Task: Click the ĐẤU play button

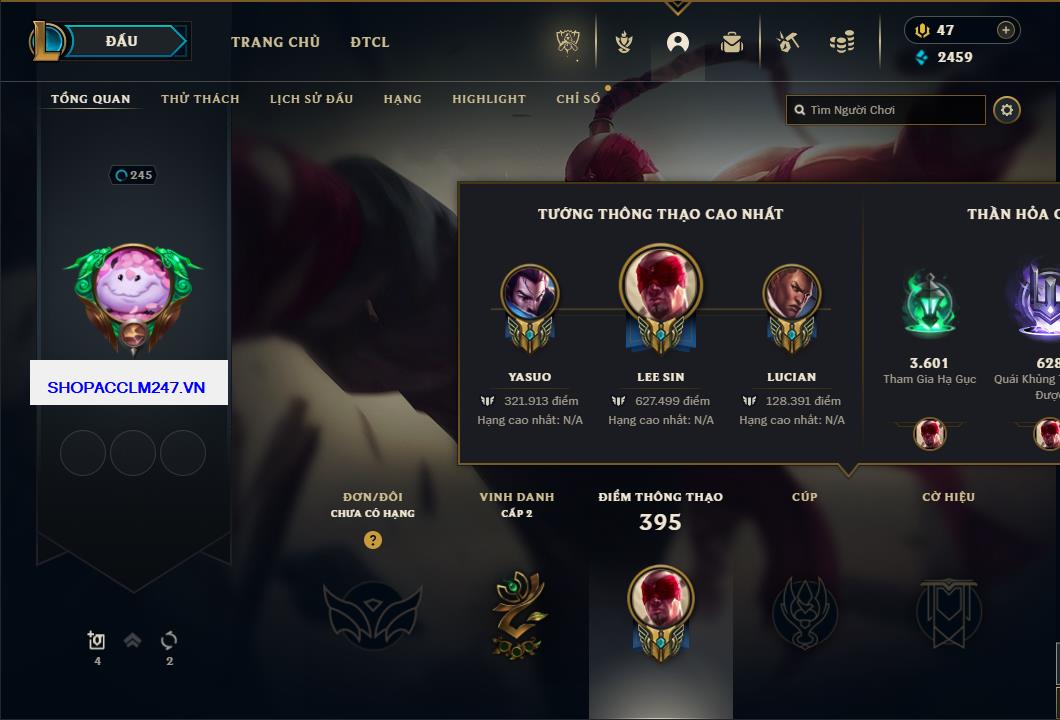Action: [122, 41]
